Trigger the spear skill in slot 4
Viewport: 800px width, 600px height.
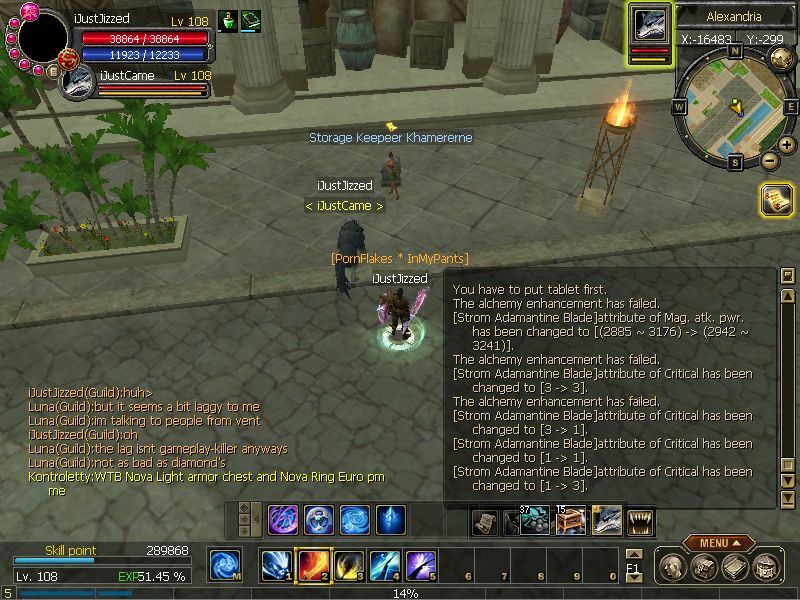point(385,566)
